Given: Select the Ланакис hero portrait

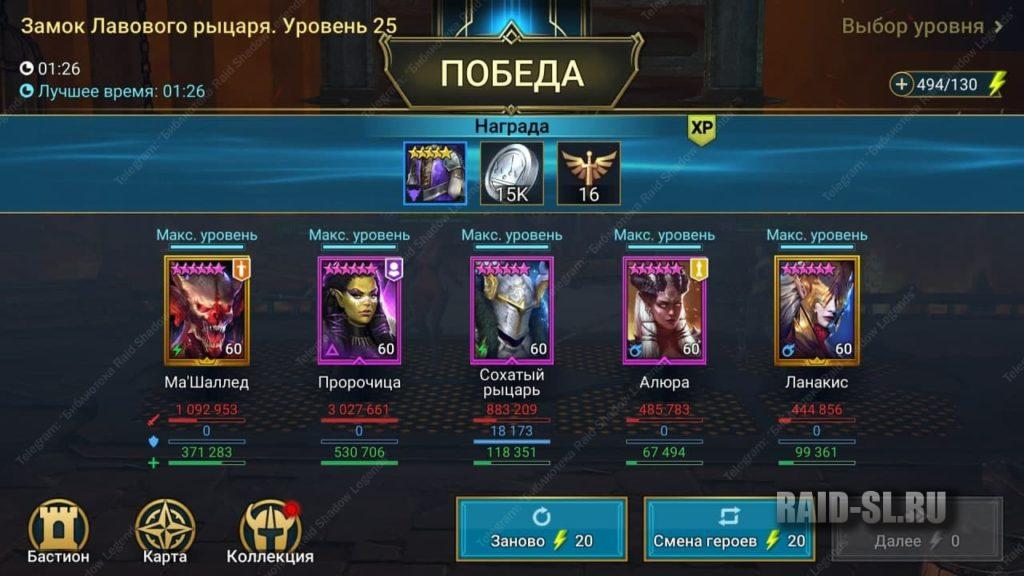Looking at the screenshot, I should point(817,311).
